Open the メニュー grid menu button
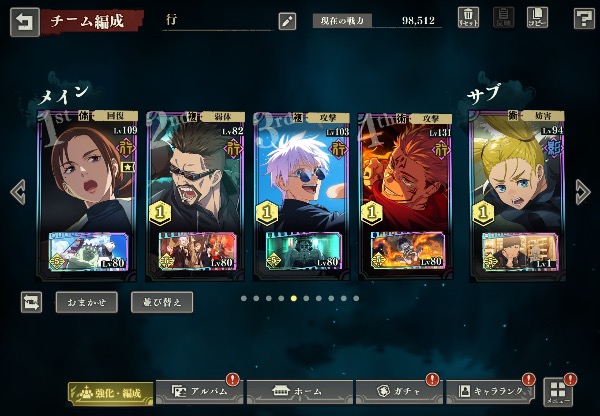600x416 pixels. (x=557, y=391)
